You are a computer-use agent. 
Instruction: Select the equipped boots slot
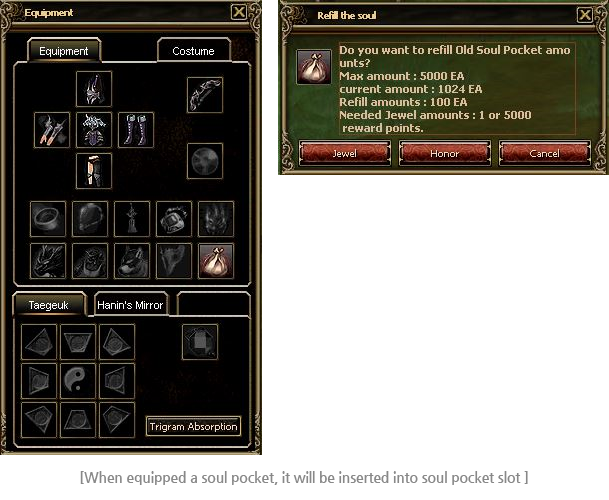[x=136, y=129]
